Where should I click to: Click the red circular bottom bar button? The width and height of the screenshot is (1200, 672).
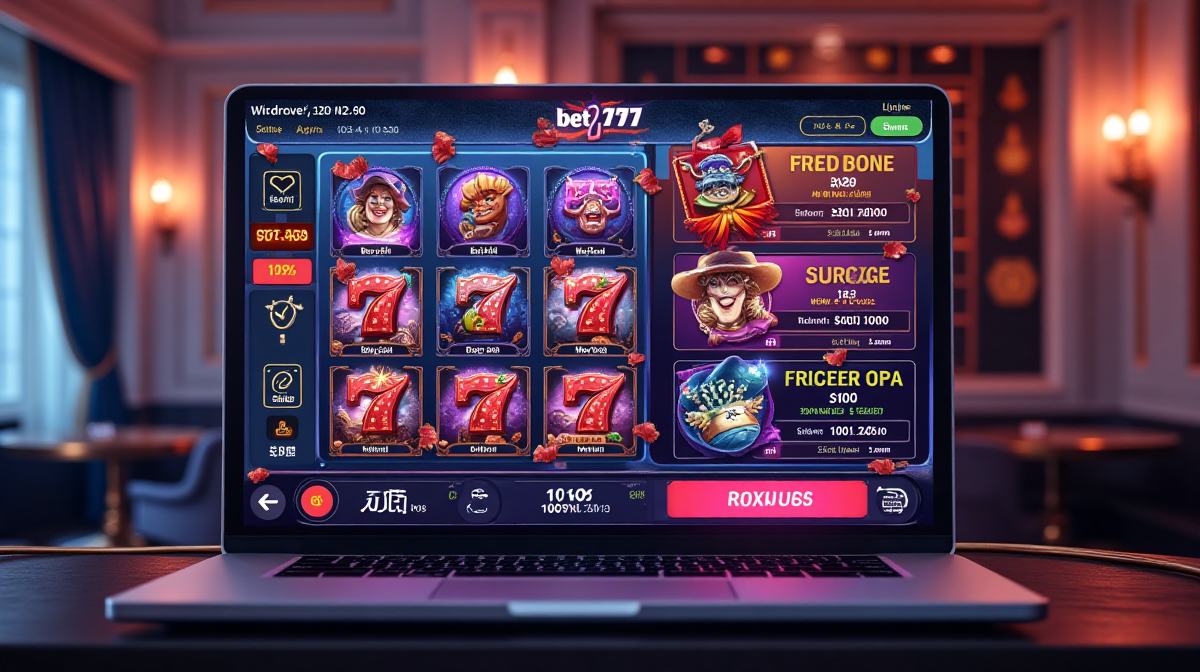(317, 501)
